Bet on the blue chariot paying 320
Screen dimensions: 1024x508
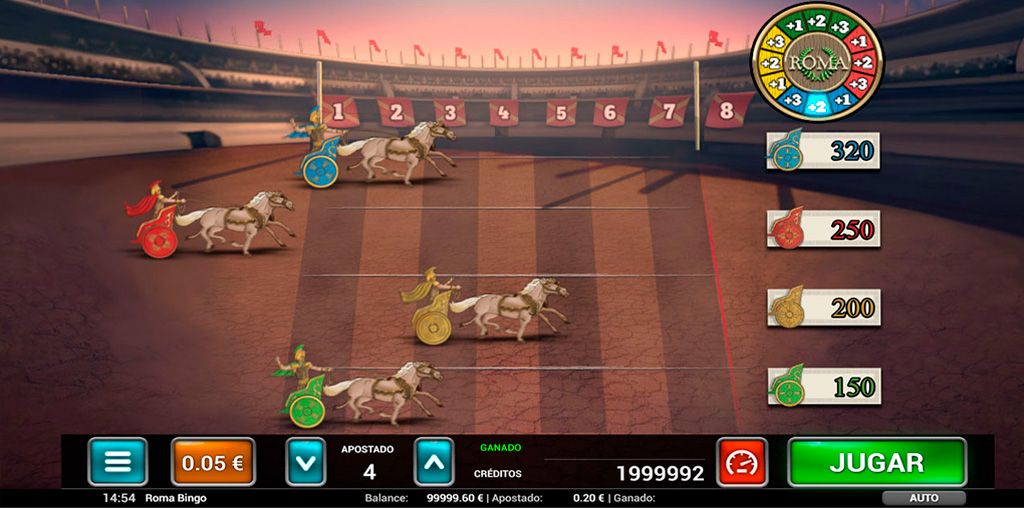click(x=823, y=151)
